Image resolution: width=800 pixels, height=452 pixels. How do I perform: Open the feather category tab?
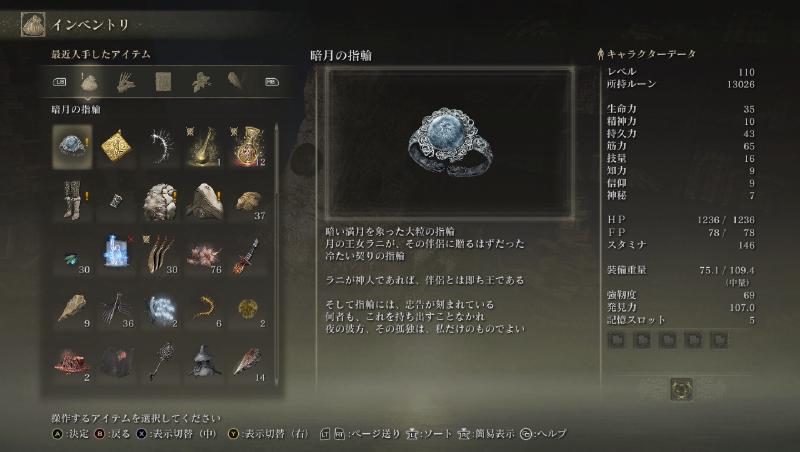point(234,80)
